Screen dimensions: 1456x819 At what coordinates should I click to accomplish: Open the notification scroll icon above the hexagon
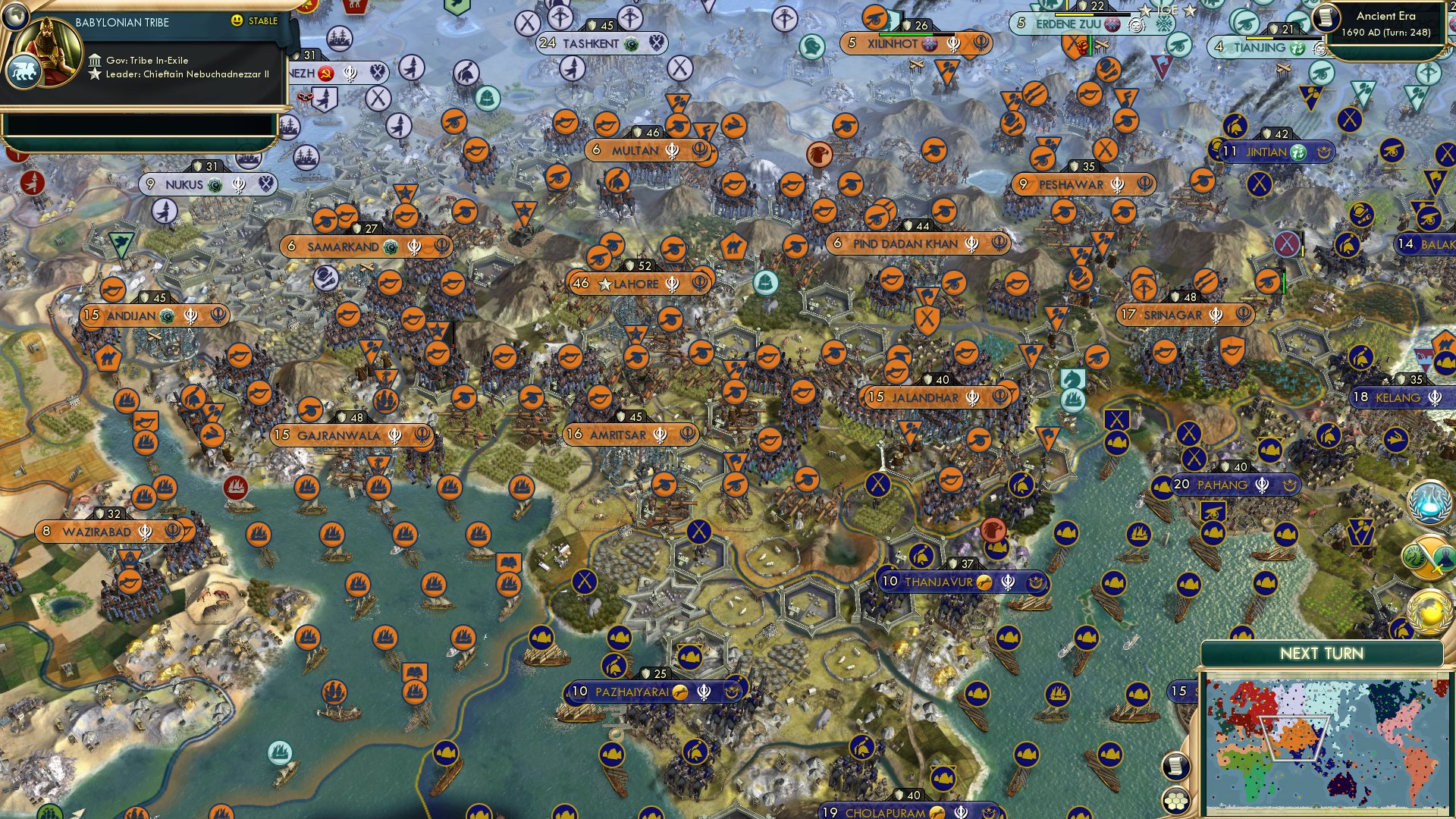(1176, 764)
